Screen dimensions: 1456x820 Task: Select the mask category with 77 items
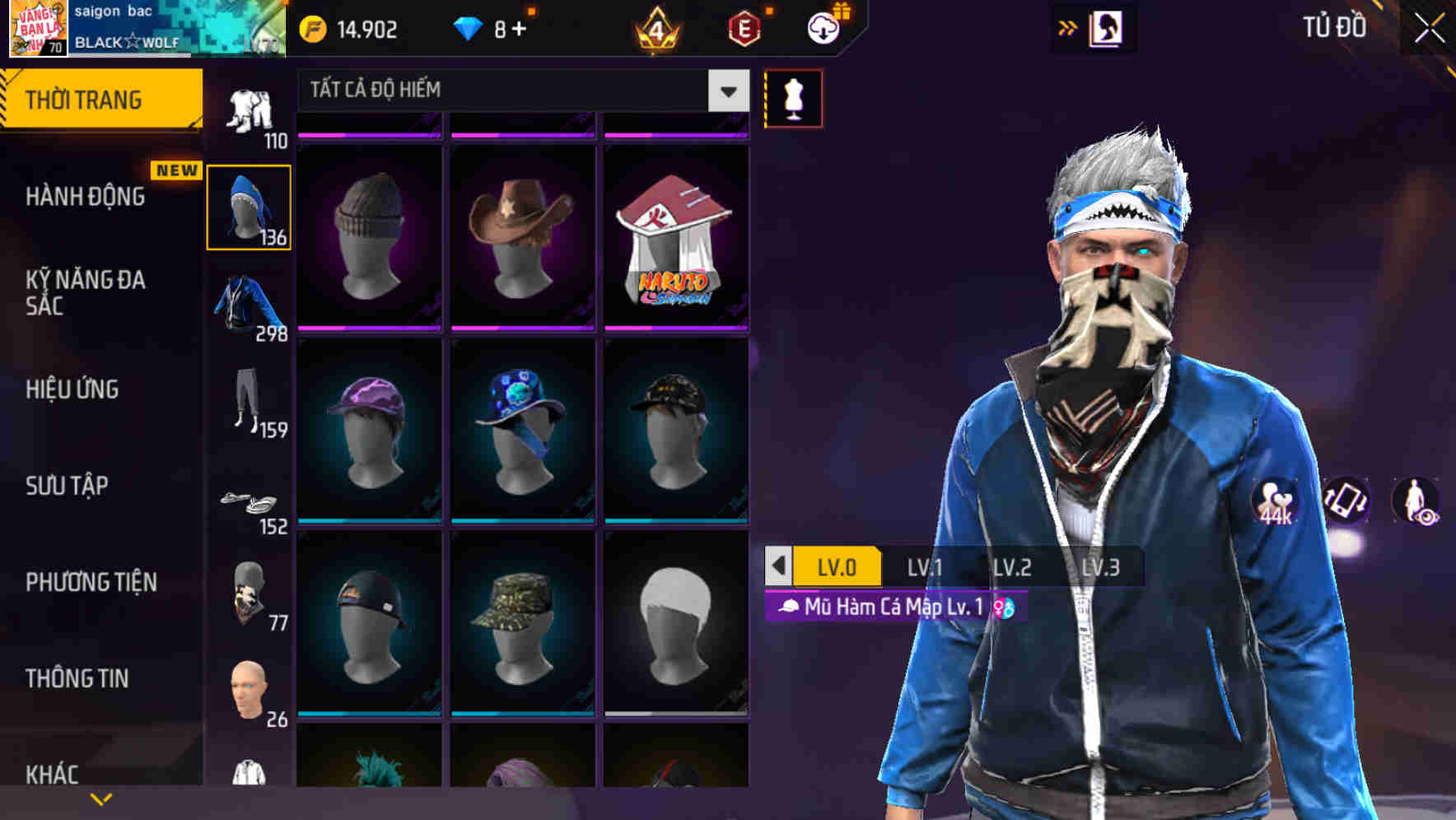click(248, 593)
